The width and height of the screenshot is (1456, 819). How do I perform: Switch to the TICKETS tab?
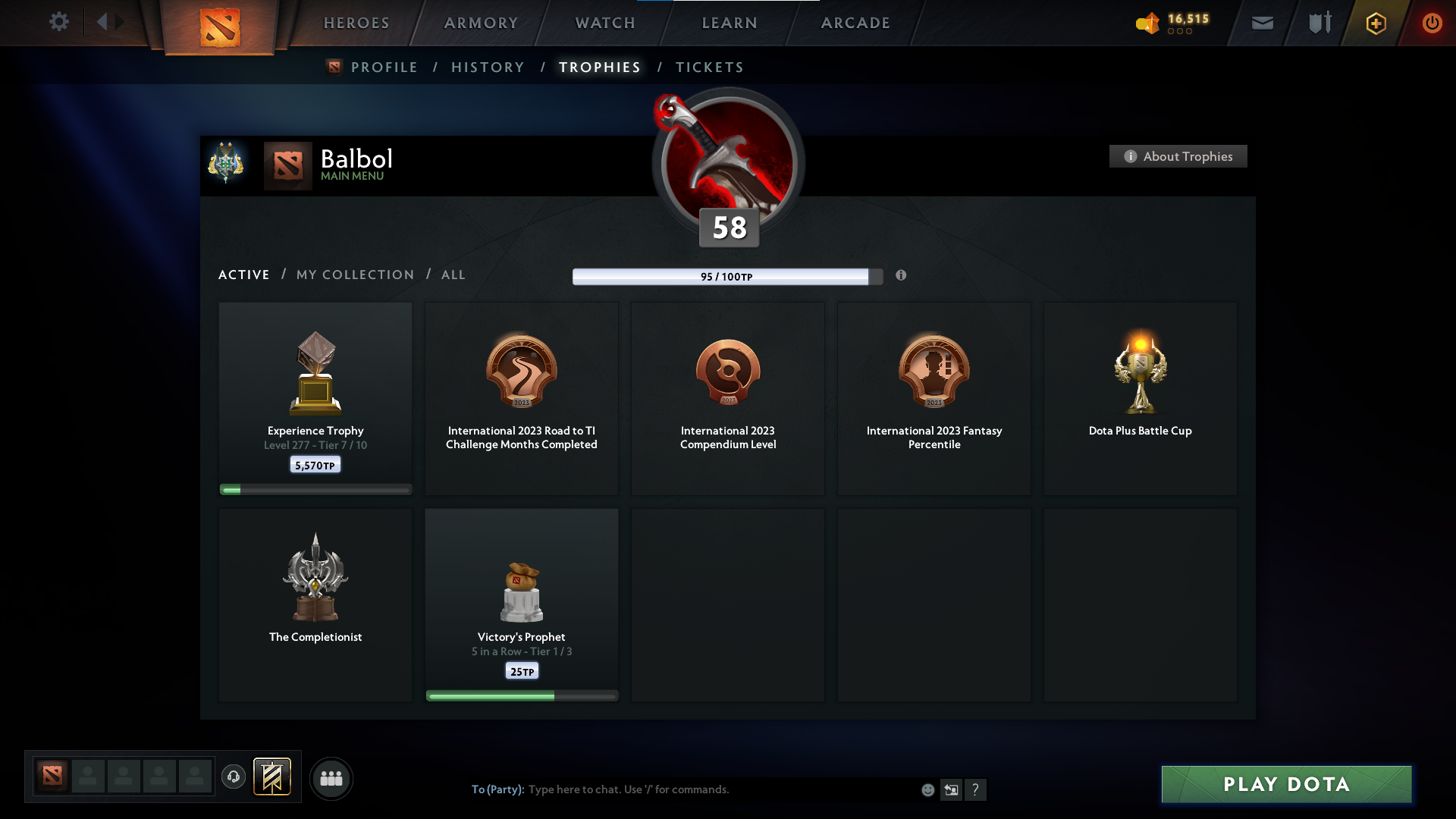click(708, 67)
